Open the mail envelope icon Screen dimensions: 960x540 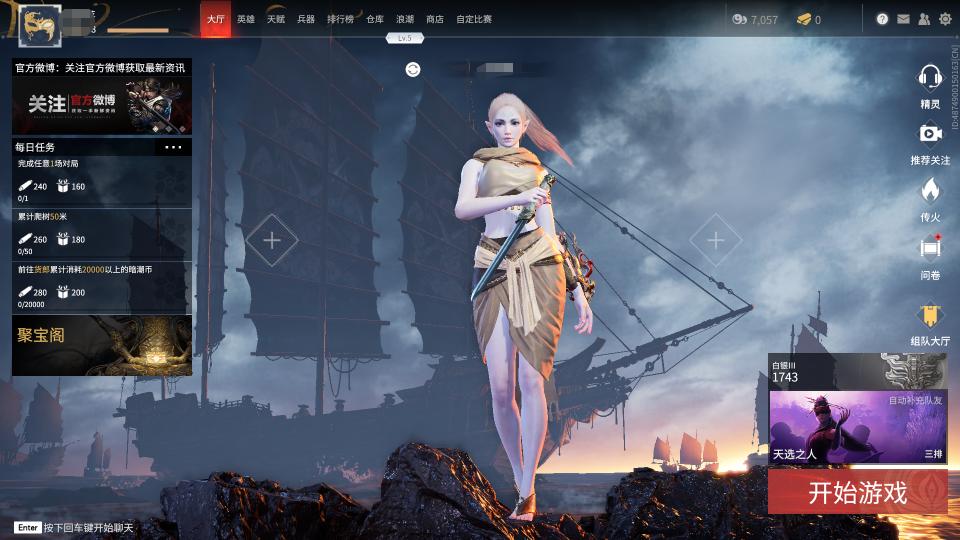[904, 19]
